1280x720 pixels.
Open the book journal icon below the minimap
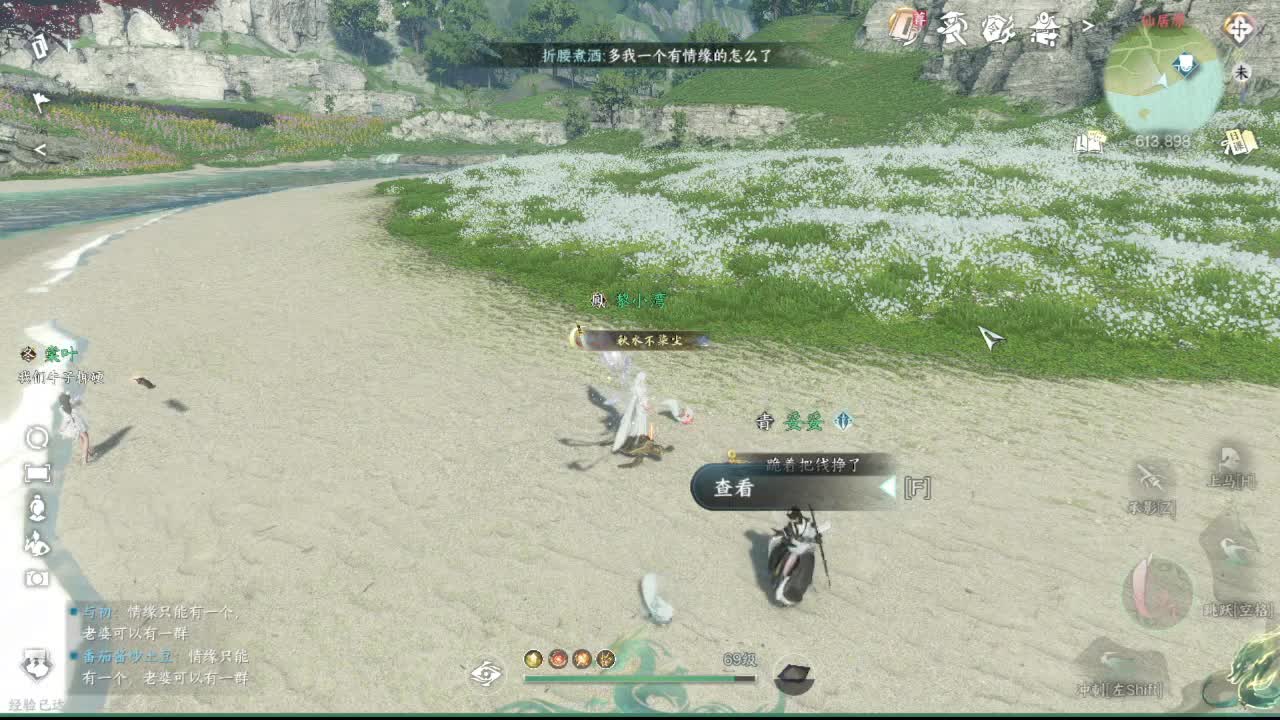[x=1090, y=140]
